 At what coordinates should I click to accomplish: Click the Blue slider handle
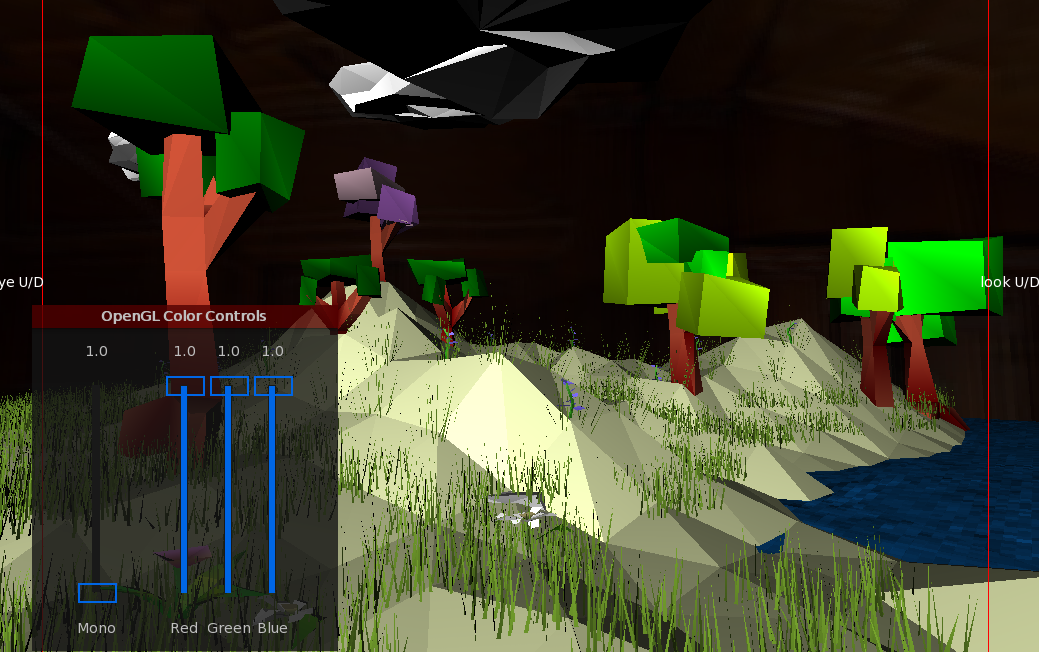[273, 386]
